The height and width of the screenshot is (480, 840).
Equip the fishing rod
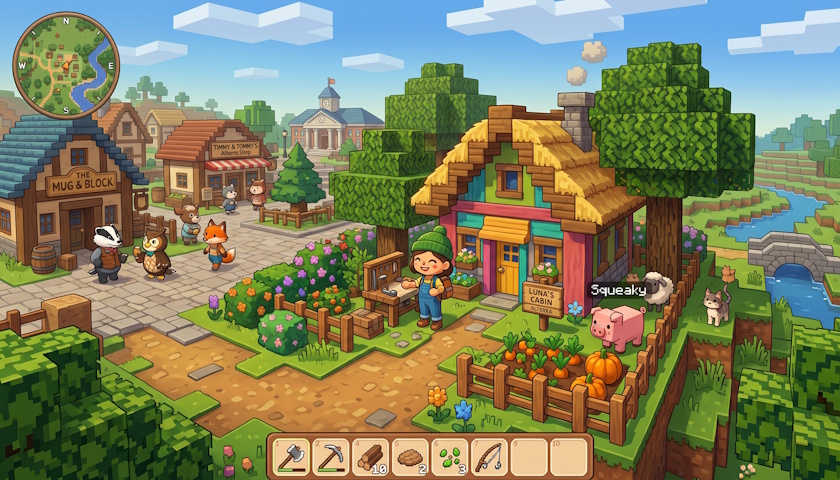click(489, 457)
